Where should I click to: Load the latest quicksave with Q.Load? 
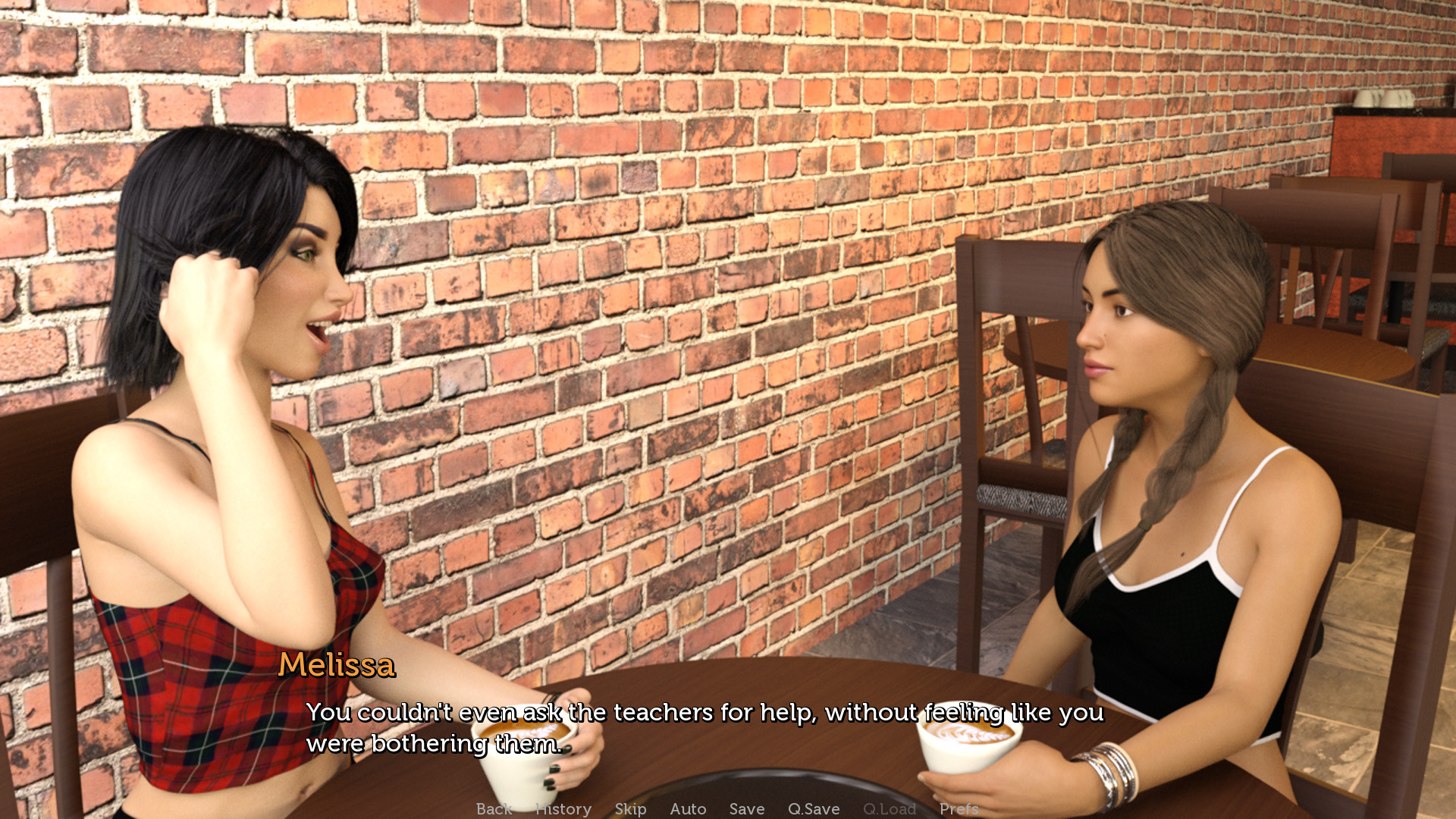point(890,809)
